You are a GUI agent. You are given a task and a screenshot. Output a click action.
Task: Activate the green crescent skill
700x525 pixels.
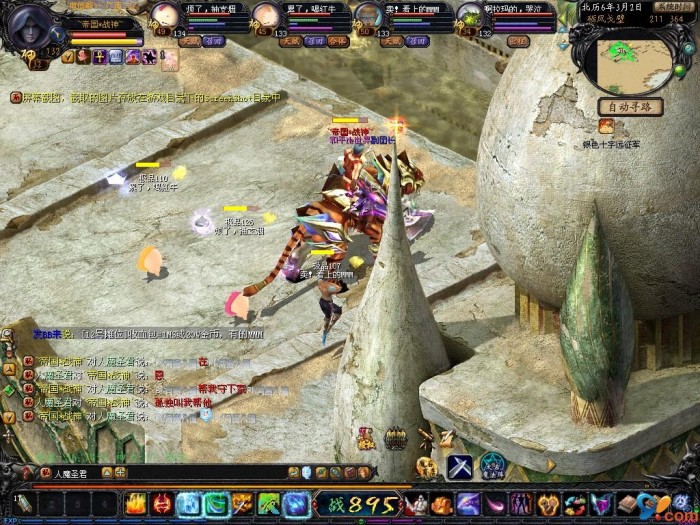215,504
